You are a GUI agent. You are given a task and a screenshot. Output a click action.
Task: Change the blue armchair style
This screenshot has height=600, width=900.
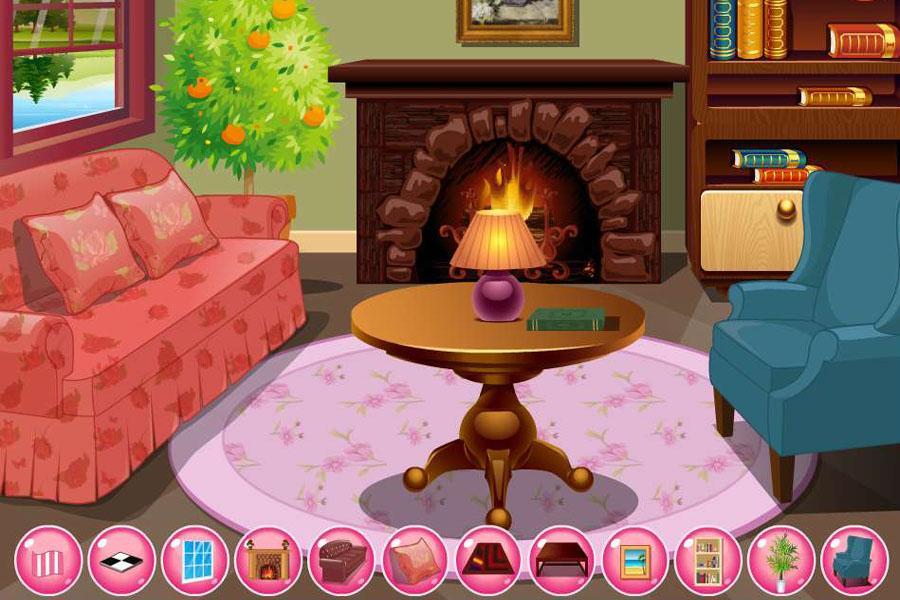(854, 560)
